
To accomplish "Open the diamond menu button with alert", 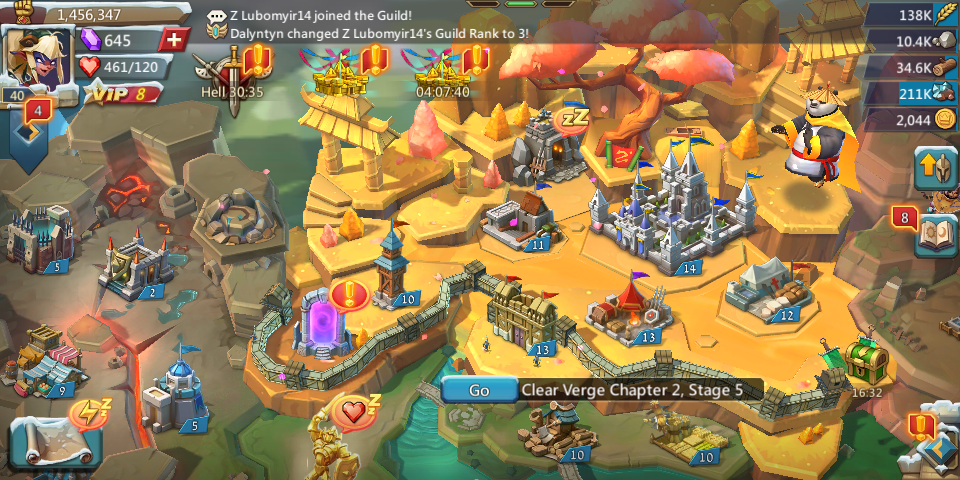I will pos(935,449).
